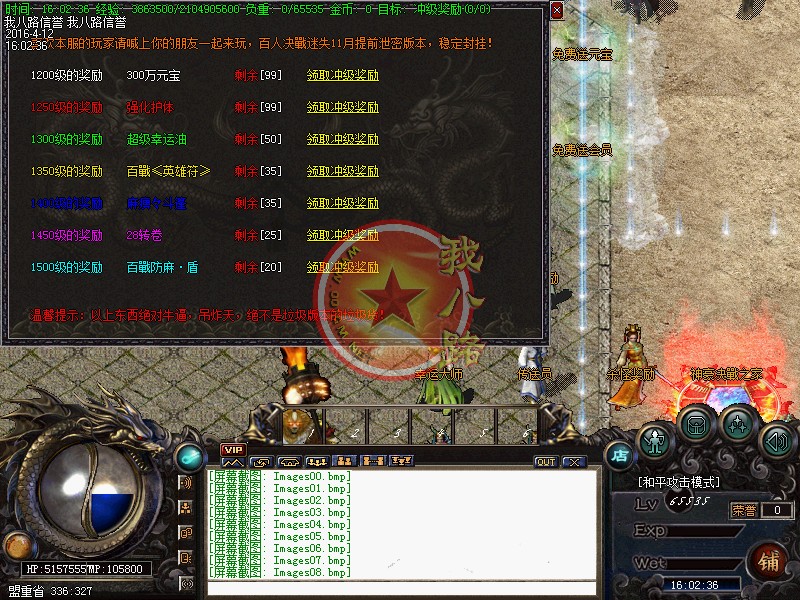This screenshot has height=600, width=800.
Task: Open the round 铺 stall button
Action: pos(769,559)
